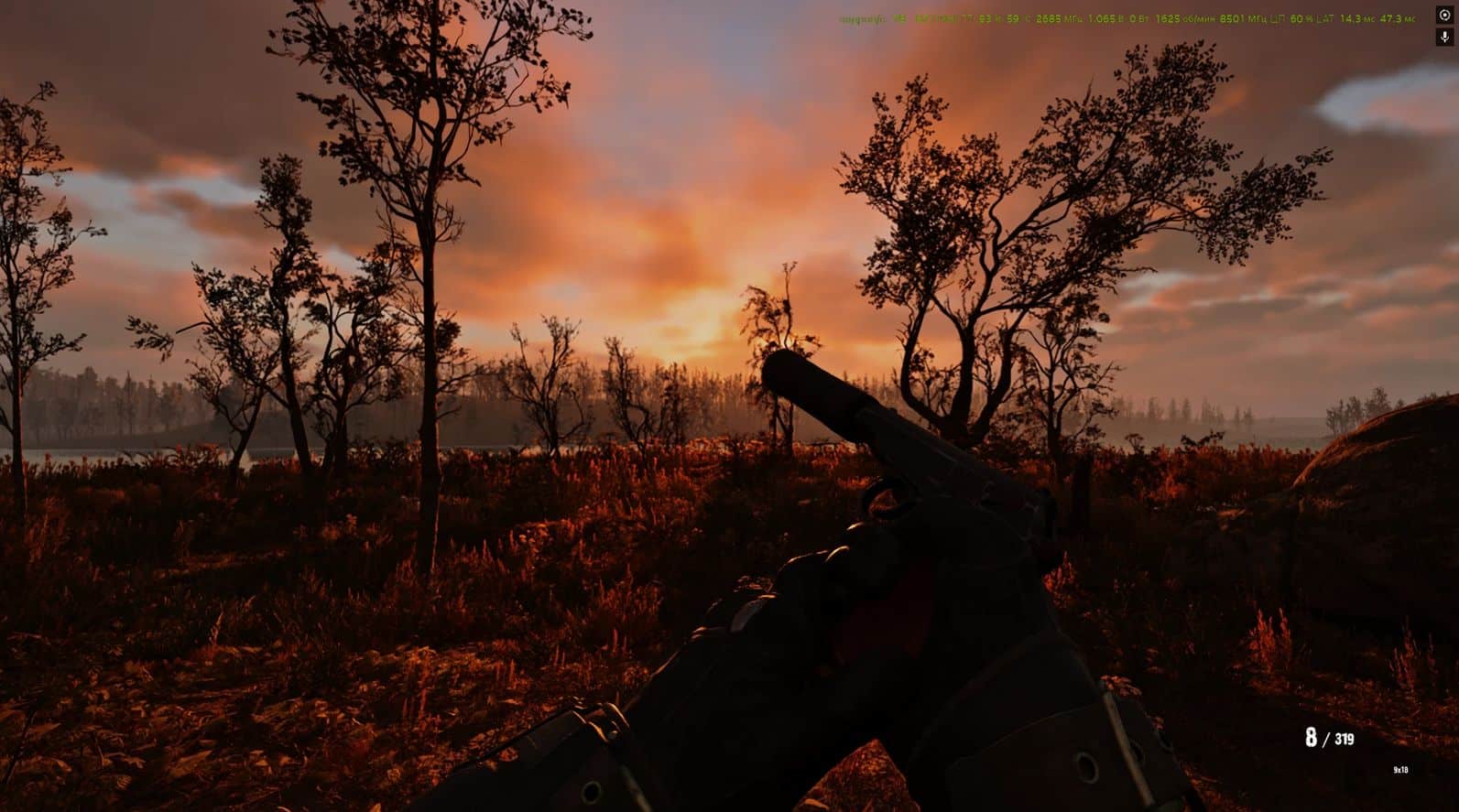Toggle the microphone overlay icon
1459x812 pixels.
point(1445,38)
